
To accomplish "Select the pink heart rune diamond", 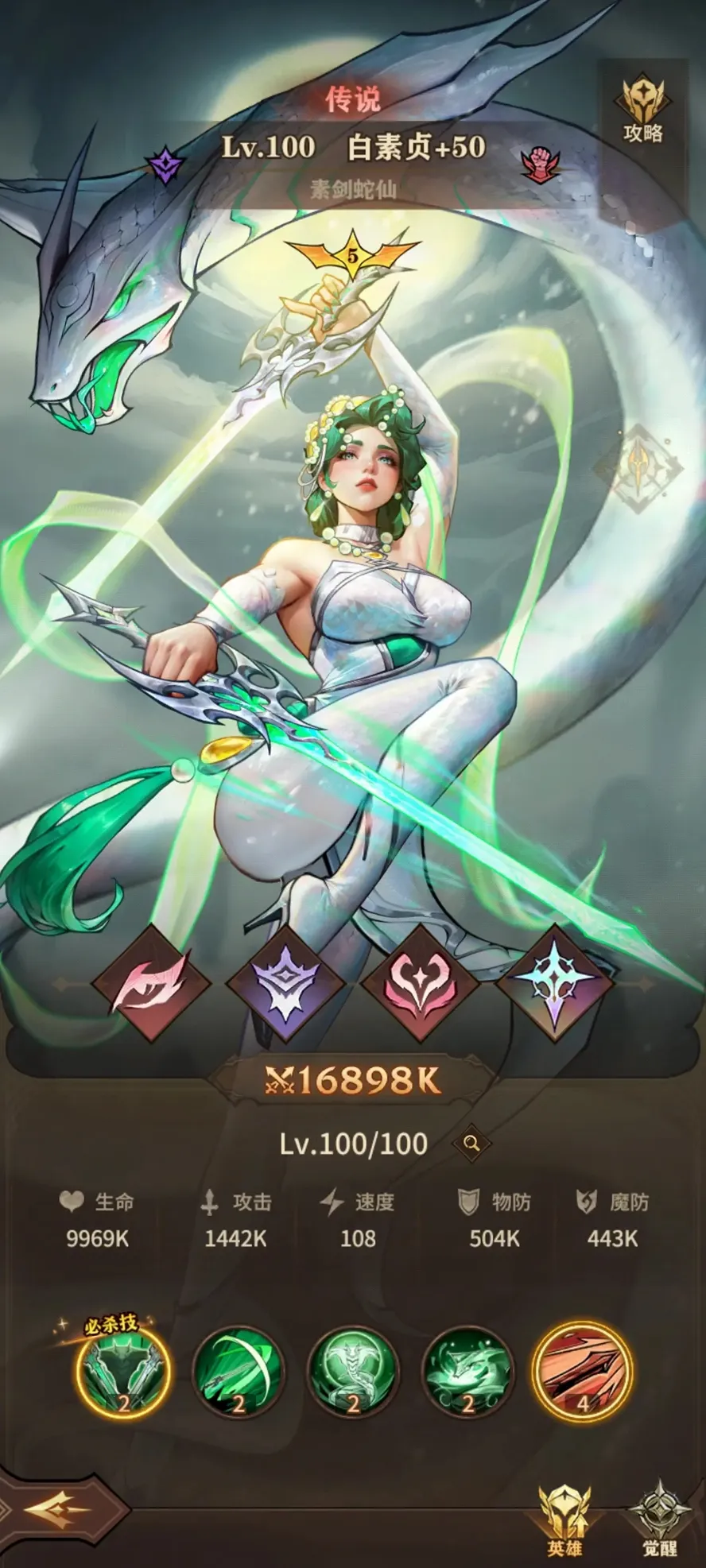I will 420,985.
